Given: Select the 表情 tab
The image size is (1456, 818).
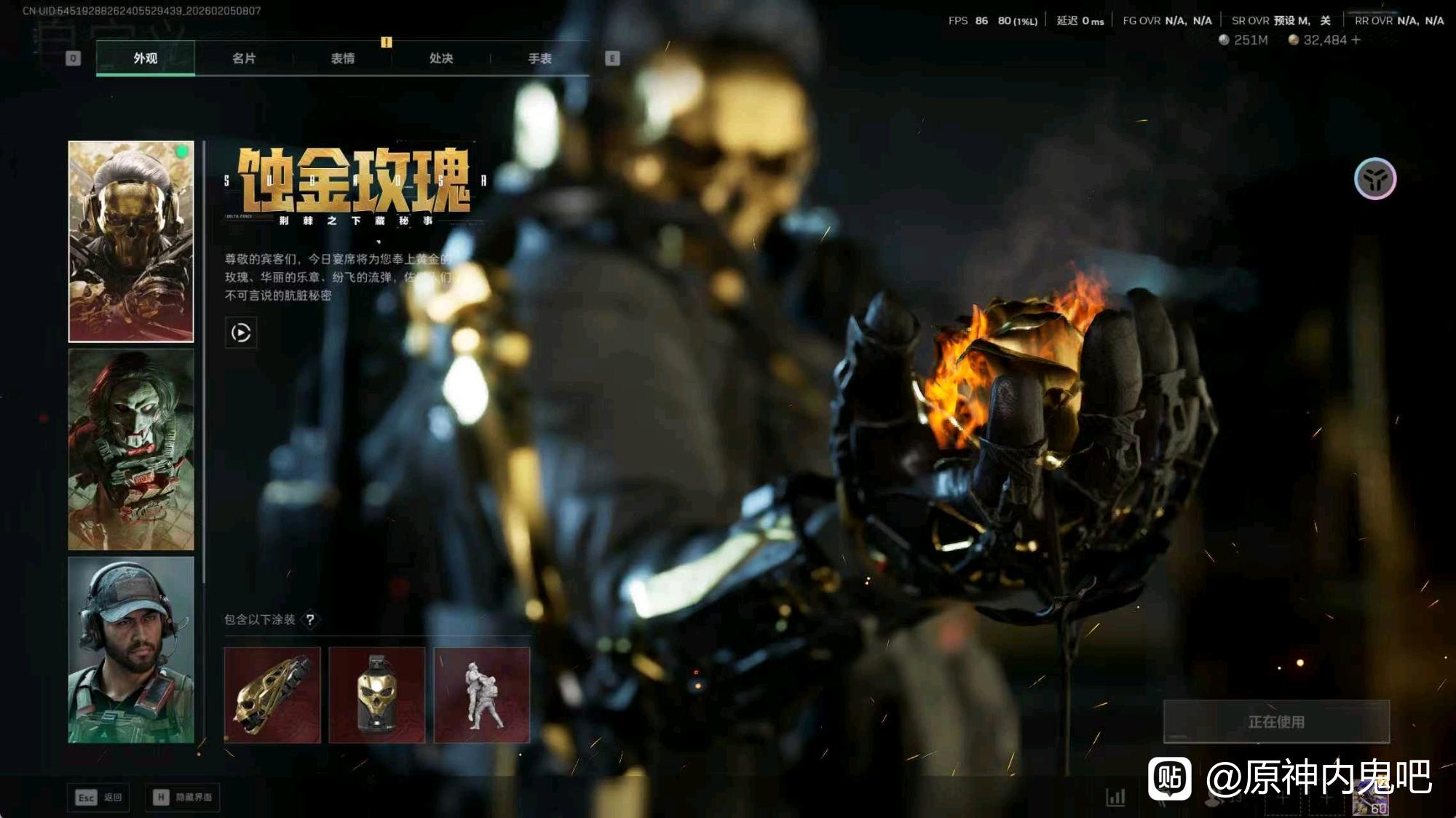Looking at the screenshot, I should (x=342, y=58).
